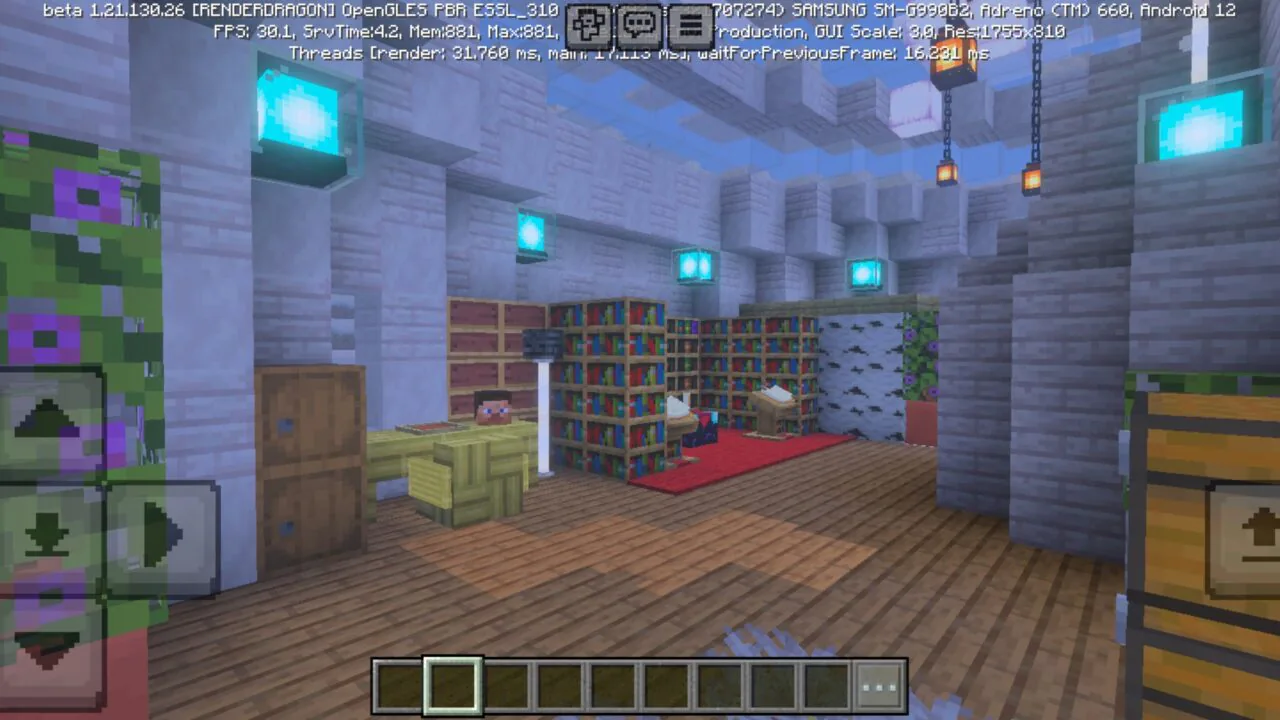Select the currently highlighted second hotbar slot
1280x720 pixels.
click(x=451, y=684)
